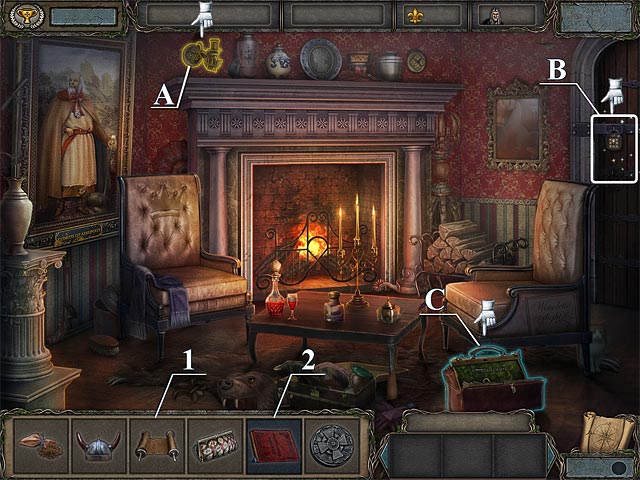Select the seed pod inventory item
Screen dimensions: 640x480
click(x=41, y=446)
